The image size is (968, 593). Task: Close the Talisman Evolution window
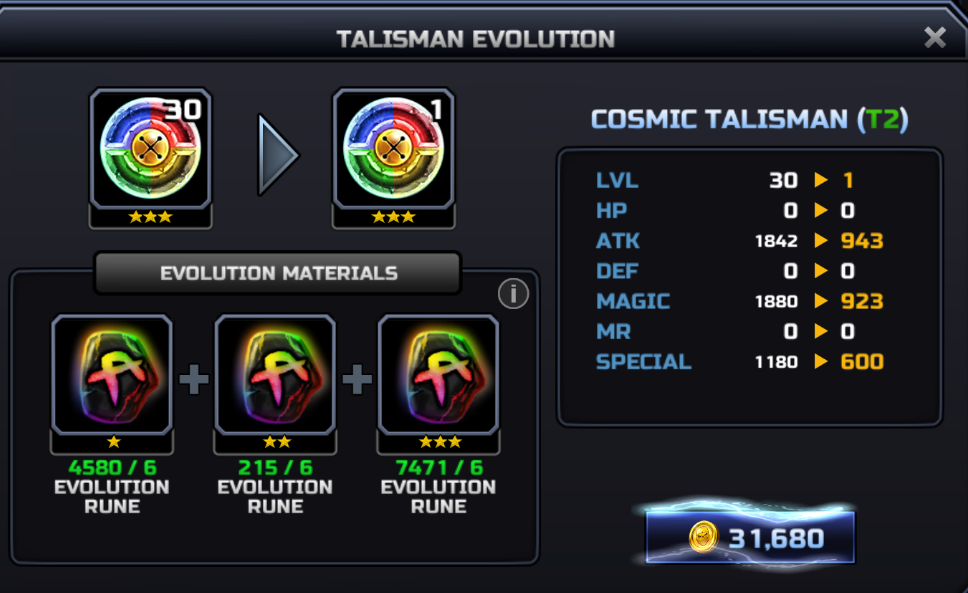pyautogui.click(x=934, y=38)
